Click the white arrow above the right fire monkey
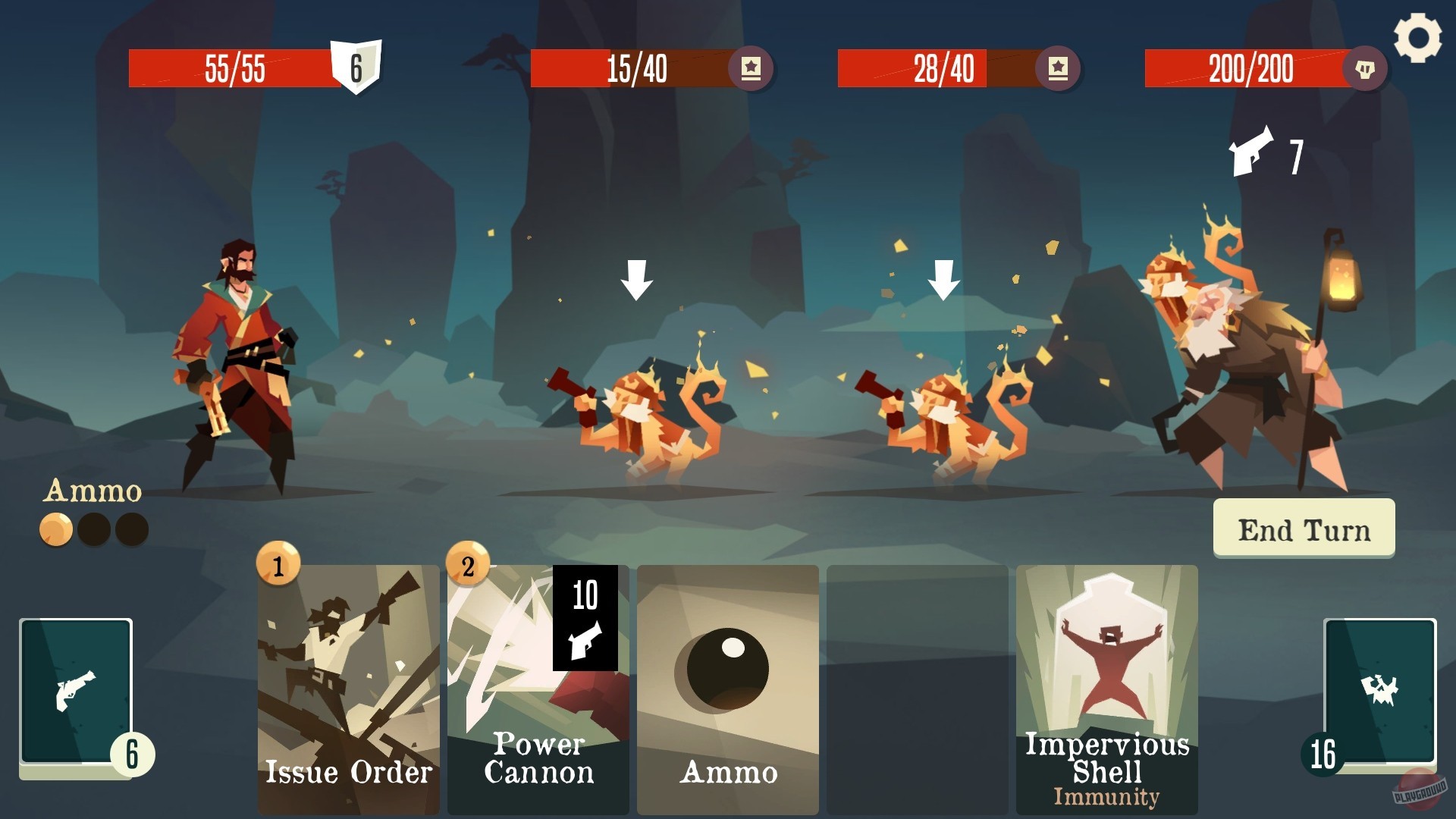This screenshot has width=1456, height=819. (x=946, y=281)
